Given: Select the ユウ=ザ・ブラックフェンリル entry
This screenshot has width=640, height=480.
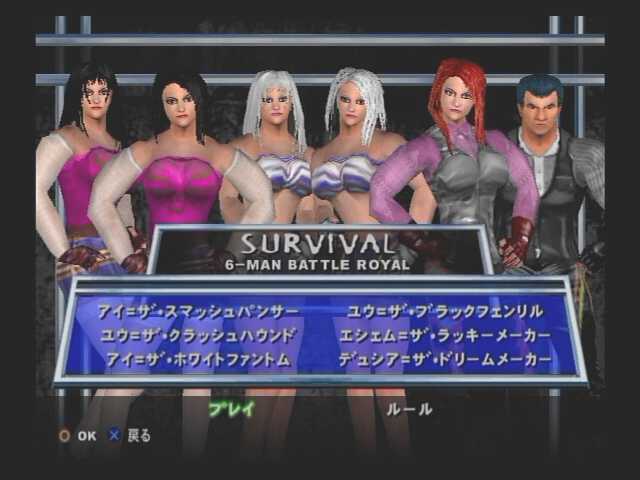Looking at the screenshot, I should coord(446,312).
